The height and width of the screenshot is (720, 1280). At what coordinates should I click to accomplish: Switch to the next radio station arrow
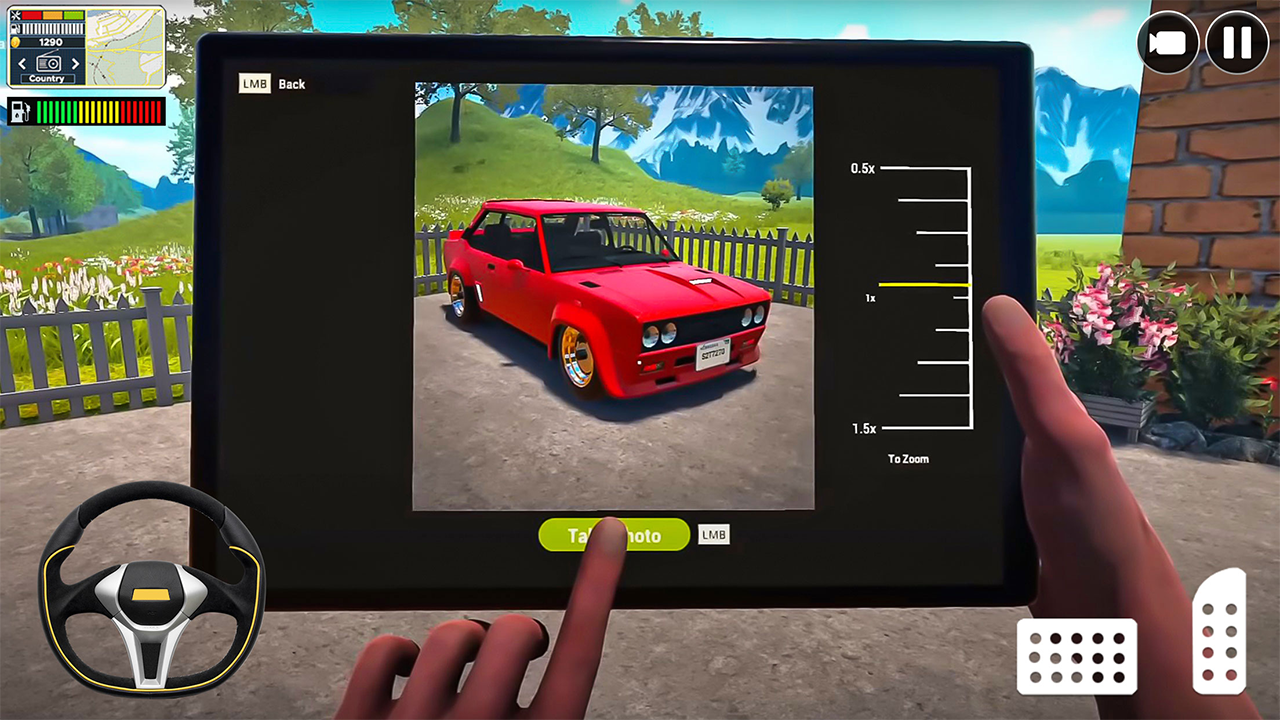tap(75, 63)
